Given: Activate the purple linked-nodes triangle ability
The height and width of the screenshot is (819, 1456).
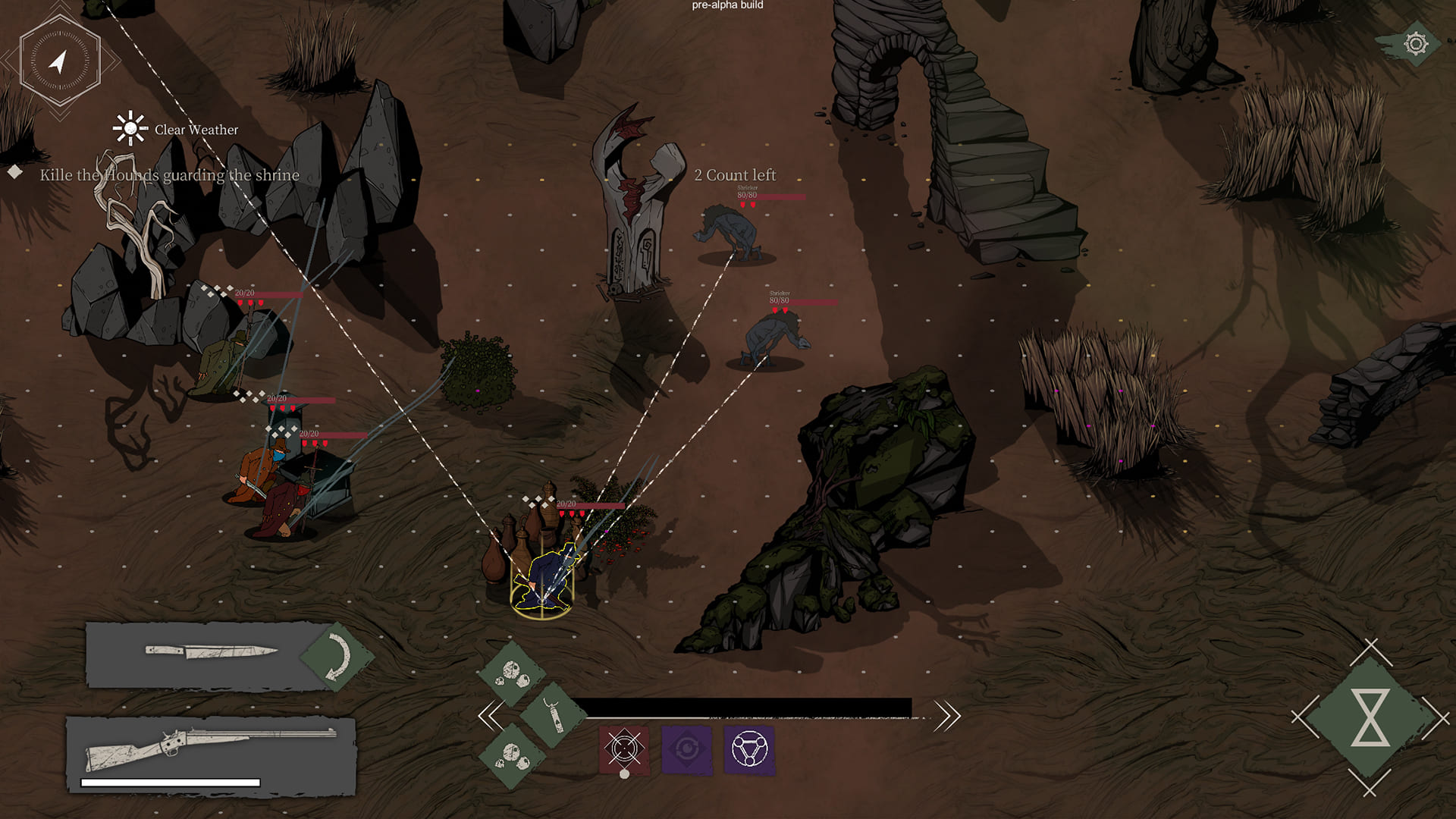Looking at the screenshot, I should pos(749,749).
